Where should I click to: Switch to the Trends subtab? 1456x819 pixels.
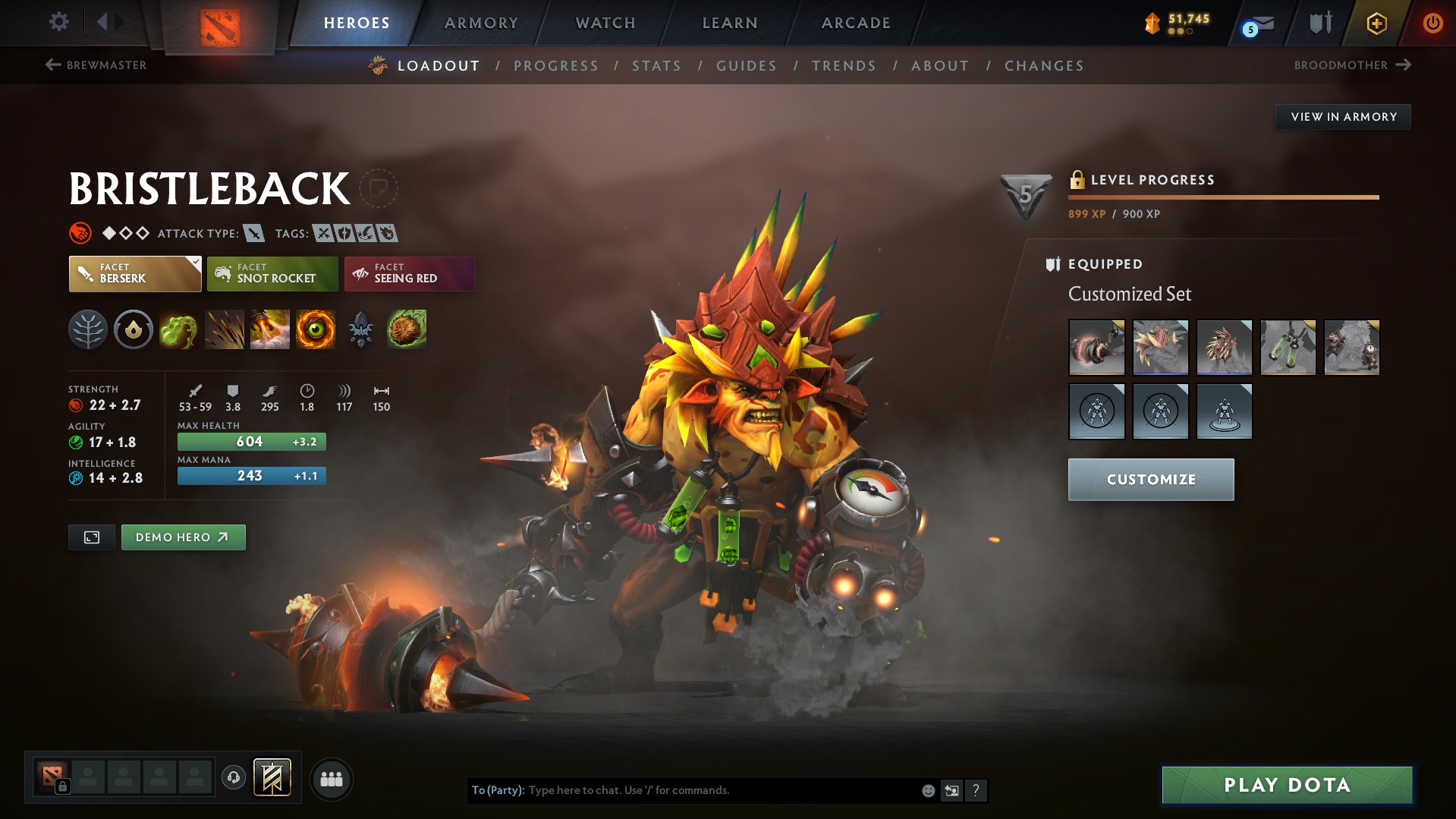[844, 66]
